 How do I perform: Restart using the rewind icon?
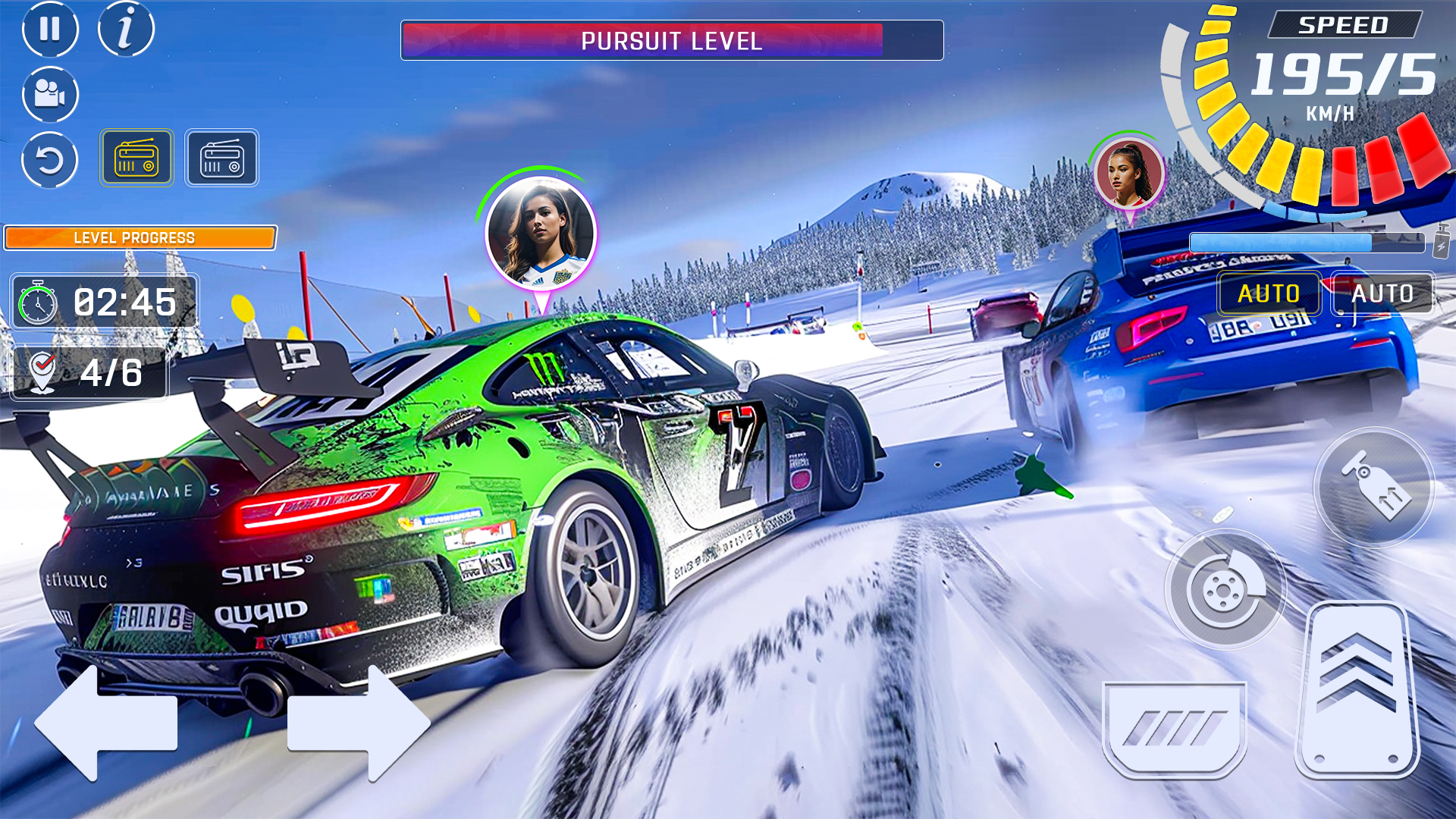tap(49, 160)
